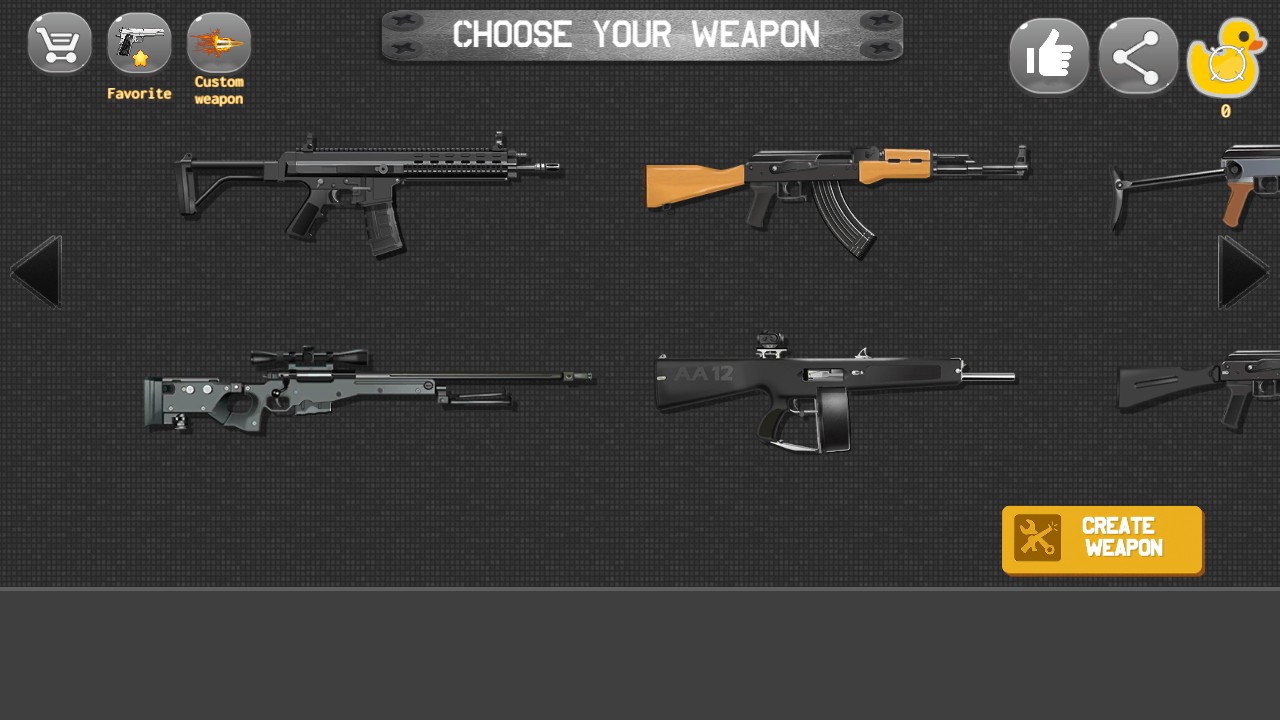Open the share button

1138,56
